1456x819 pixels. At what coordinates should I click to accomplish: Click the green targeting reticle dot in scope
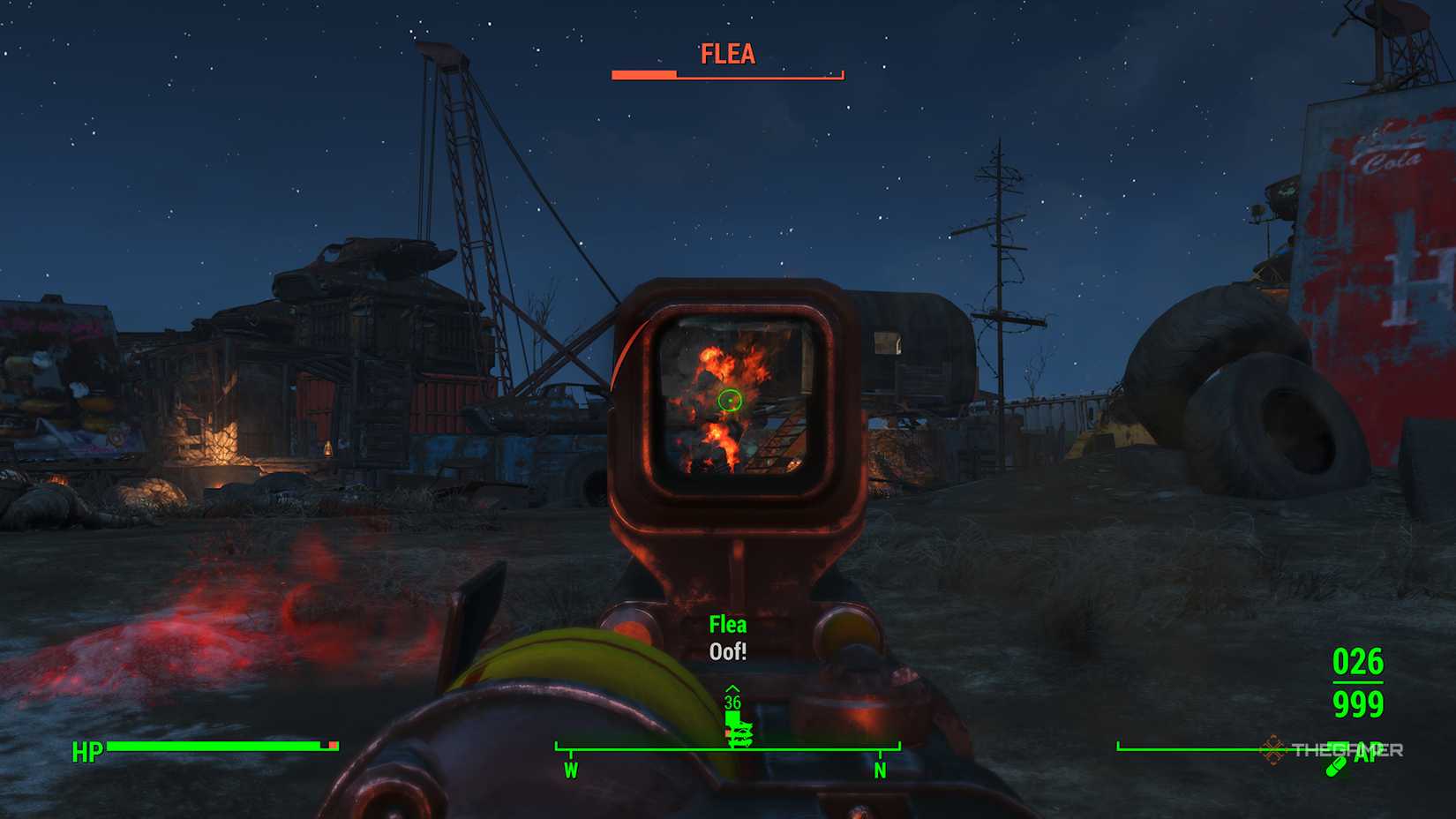tap(731, 402)
